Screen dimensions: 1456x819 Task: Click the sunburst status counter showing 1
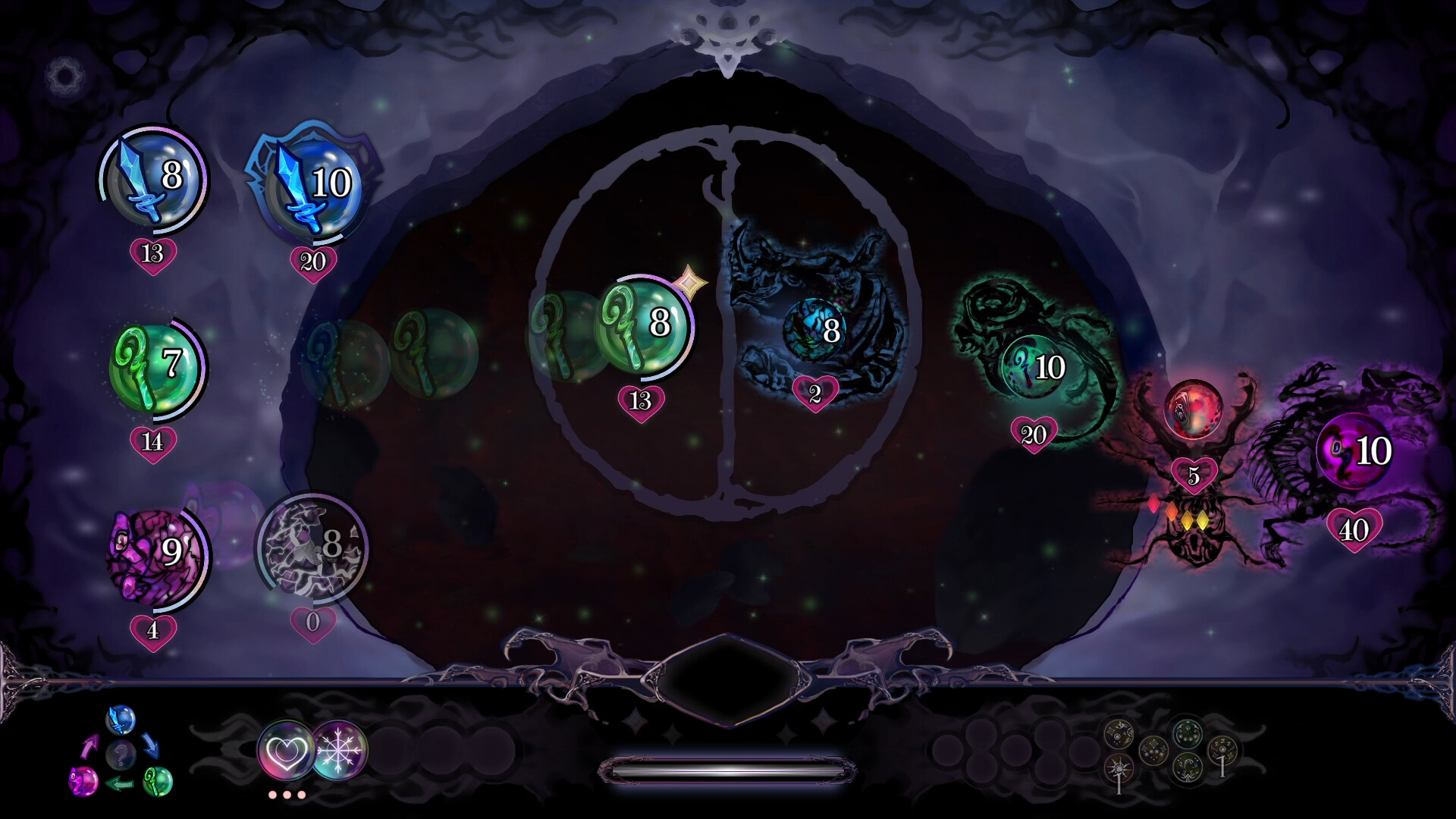click(x=1119, y=768)
